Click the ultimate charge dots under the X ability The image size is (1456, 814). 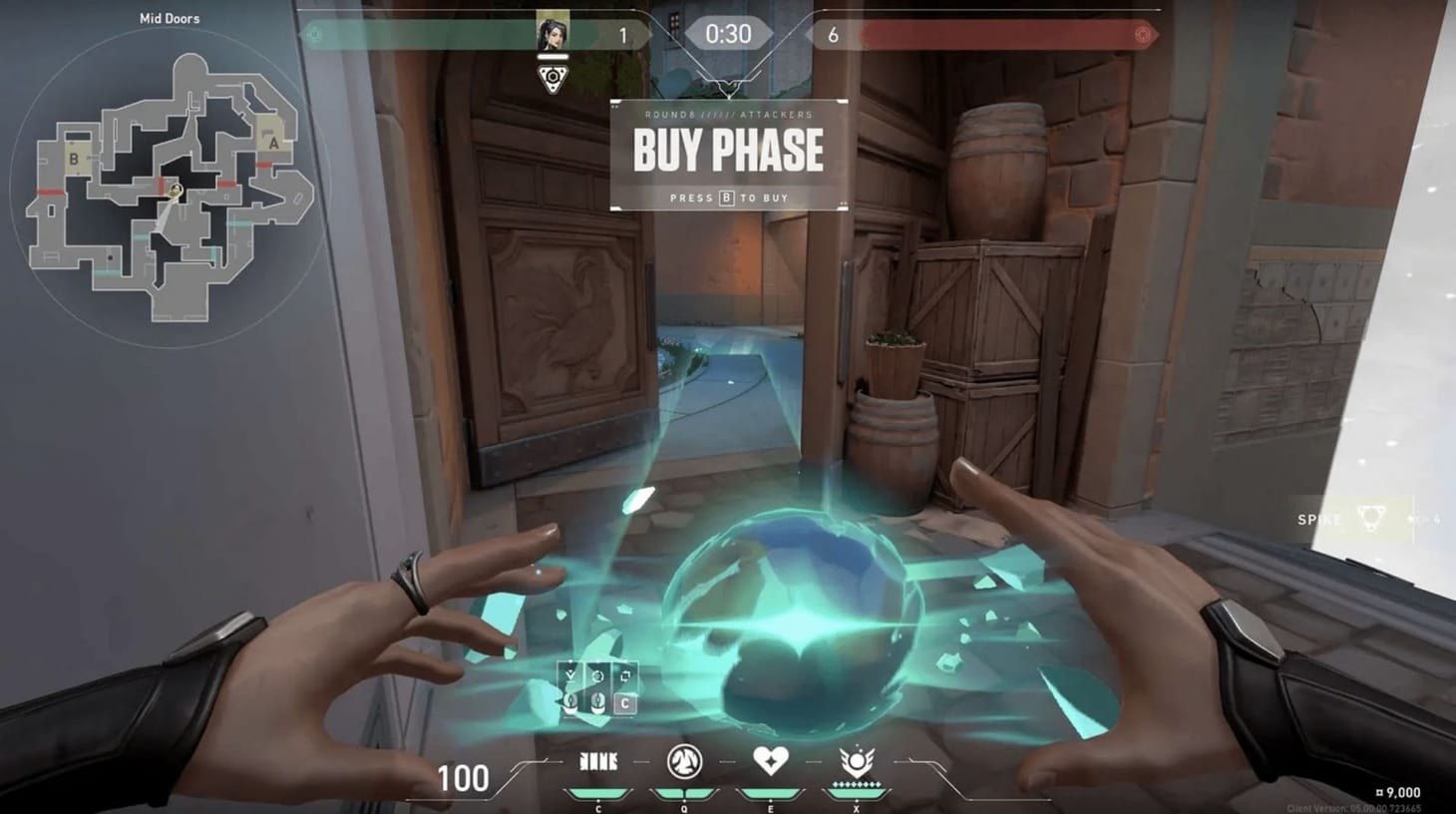point(858,785)
